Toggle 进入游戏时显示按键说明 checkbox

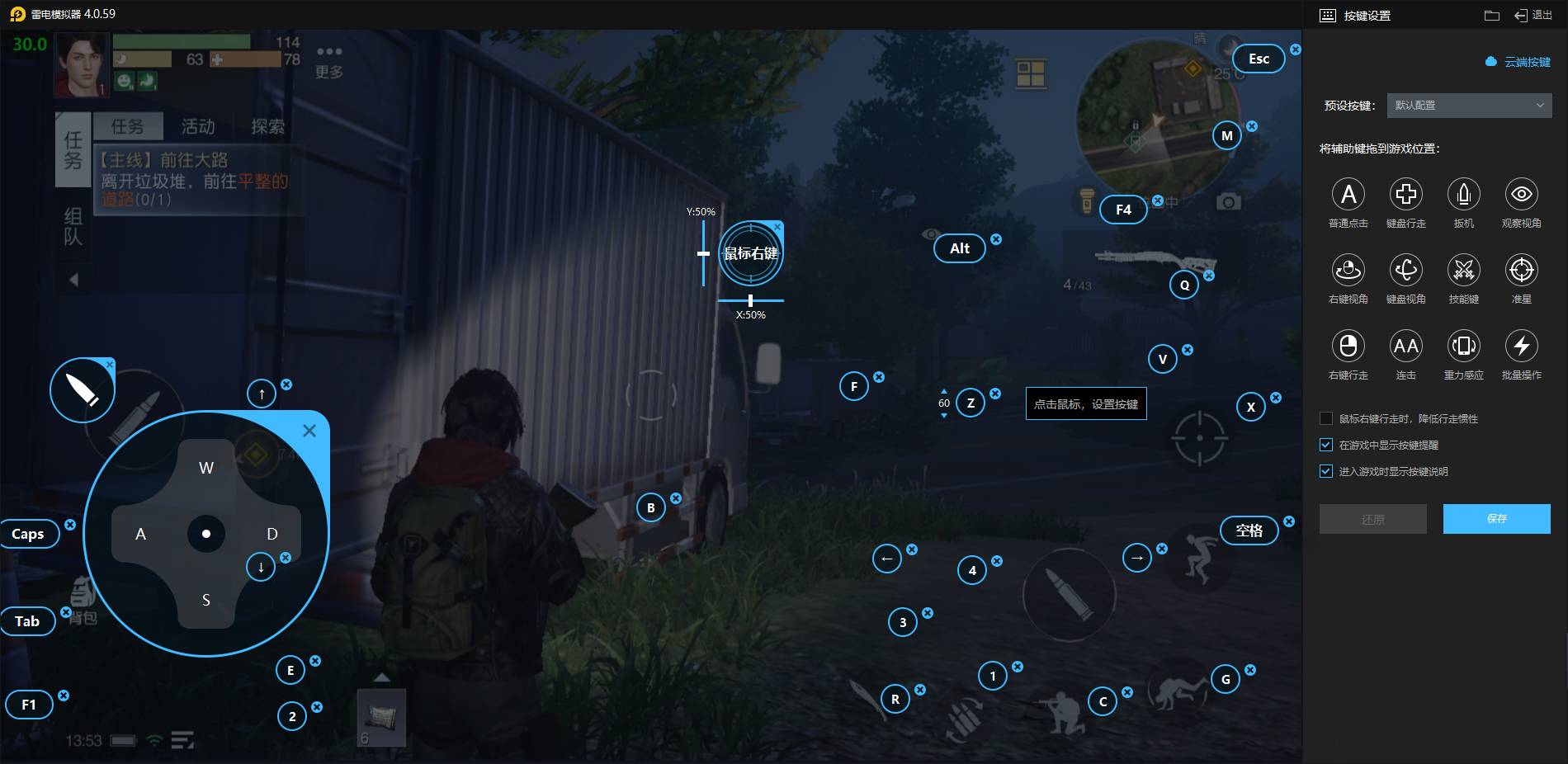[1326, 472]
